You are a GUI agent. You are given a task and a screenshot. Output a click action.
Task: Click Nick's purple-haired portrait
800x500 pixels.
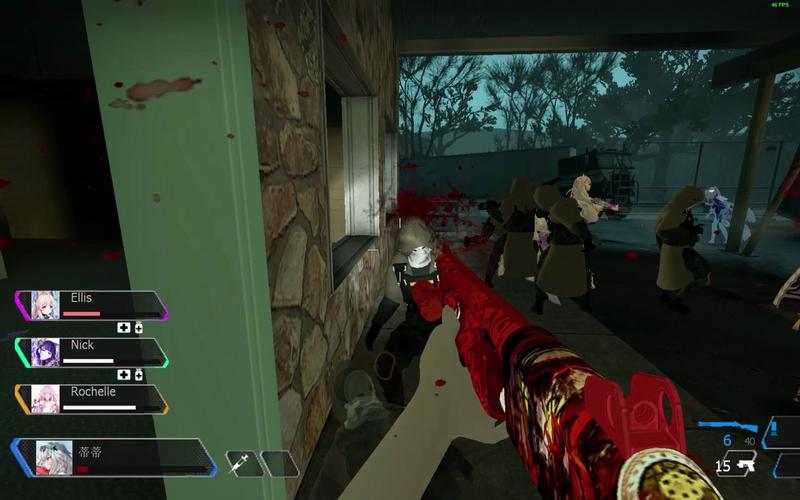tap(45, 352)
